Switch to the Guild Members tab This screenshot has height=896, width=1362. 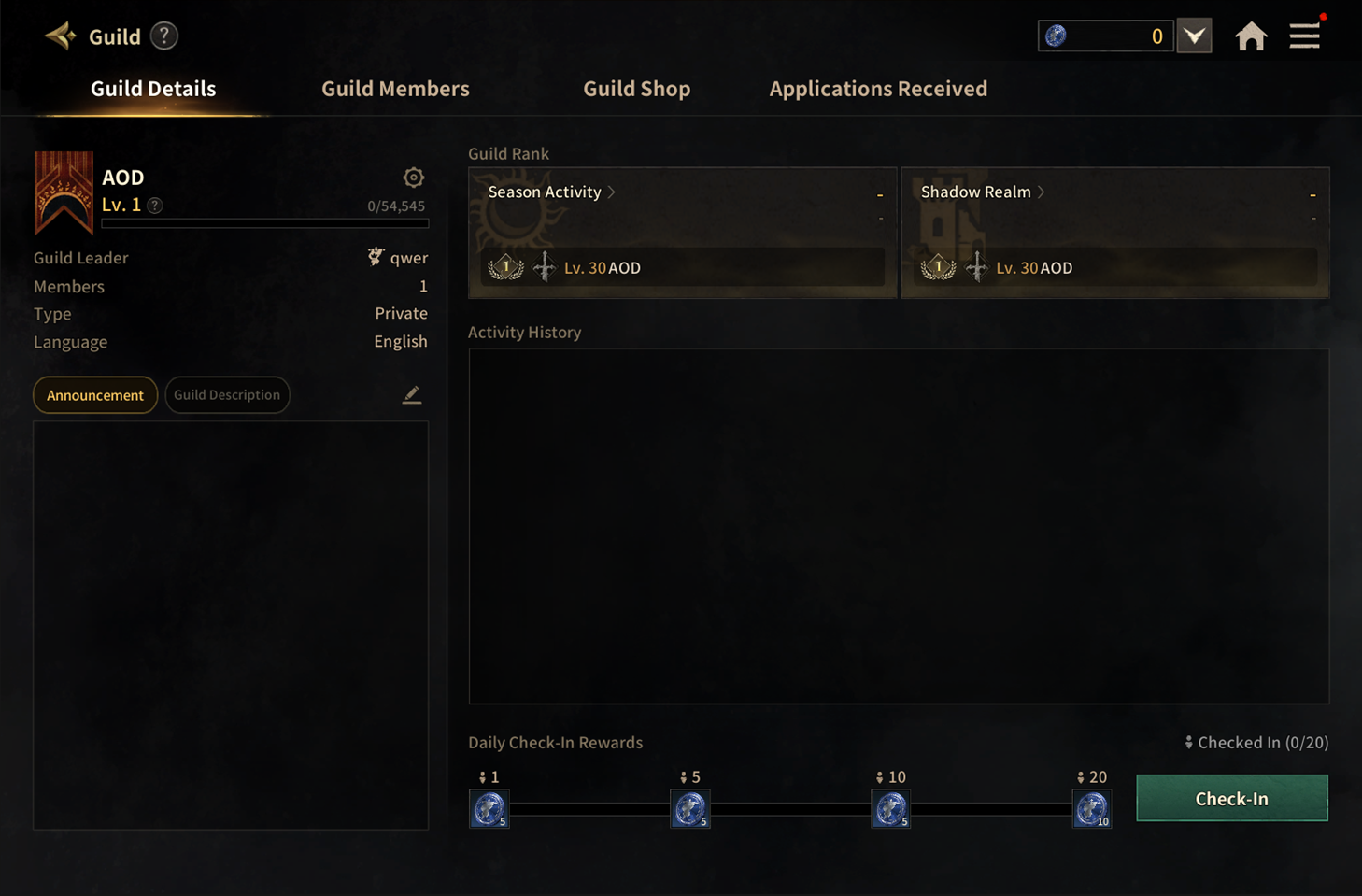click(395, 89)
